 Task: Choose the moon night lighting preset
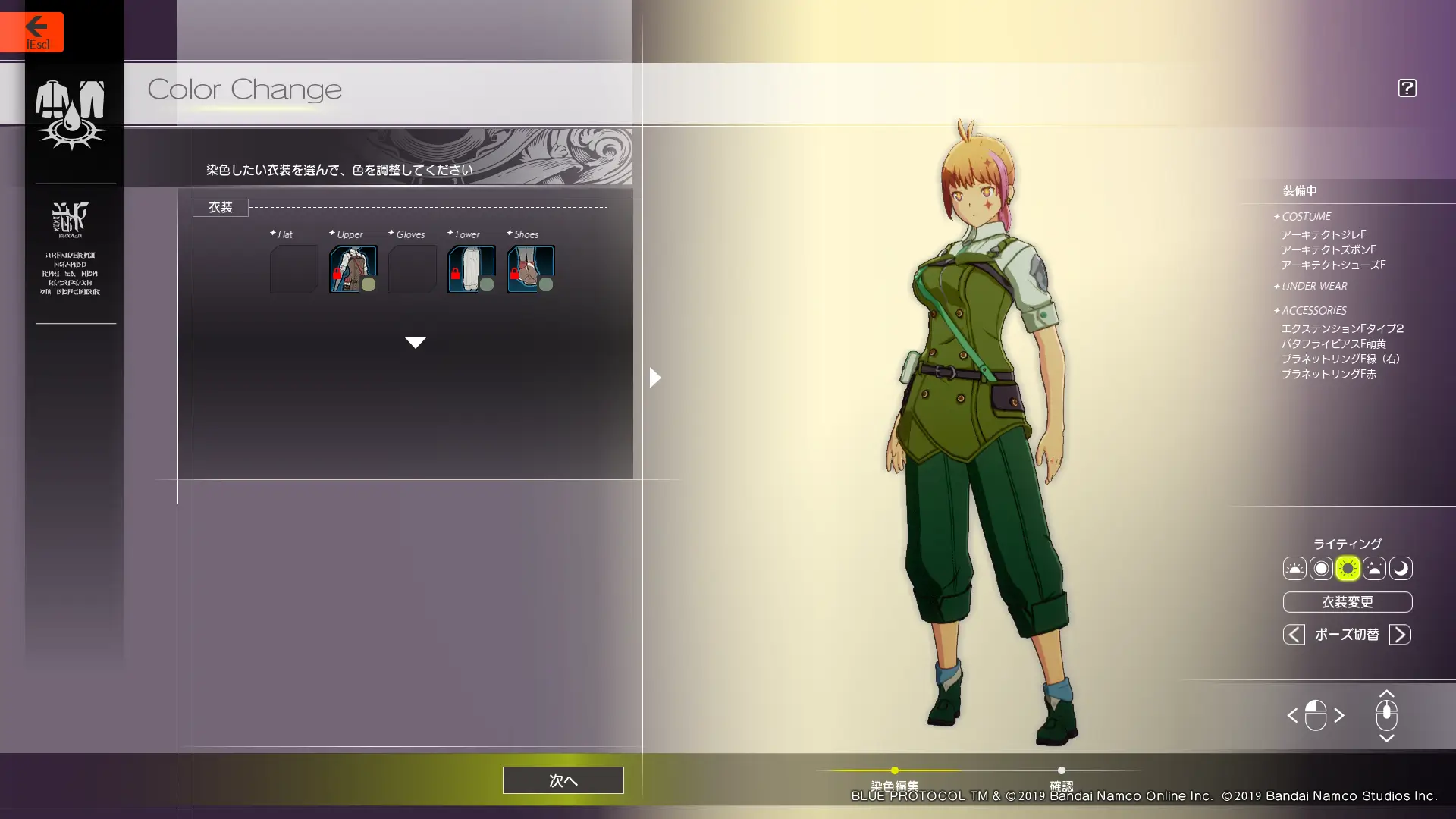pyautogui.click(x=1401, y=569)
